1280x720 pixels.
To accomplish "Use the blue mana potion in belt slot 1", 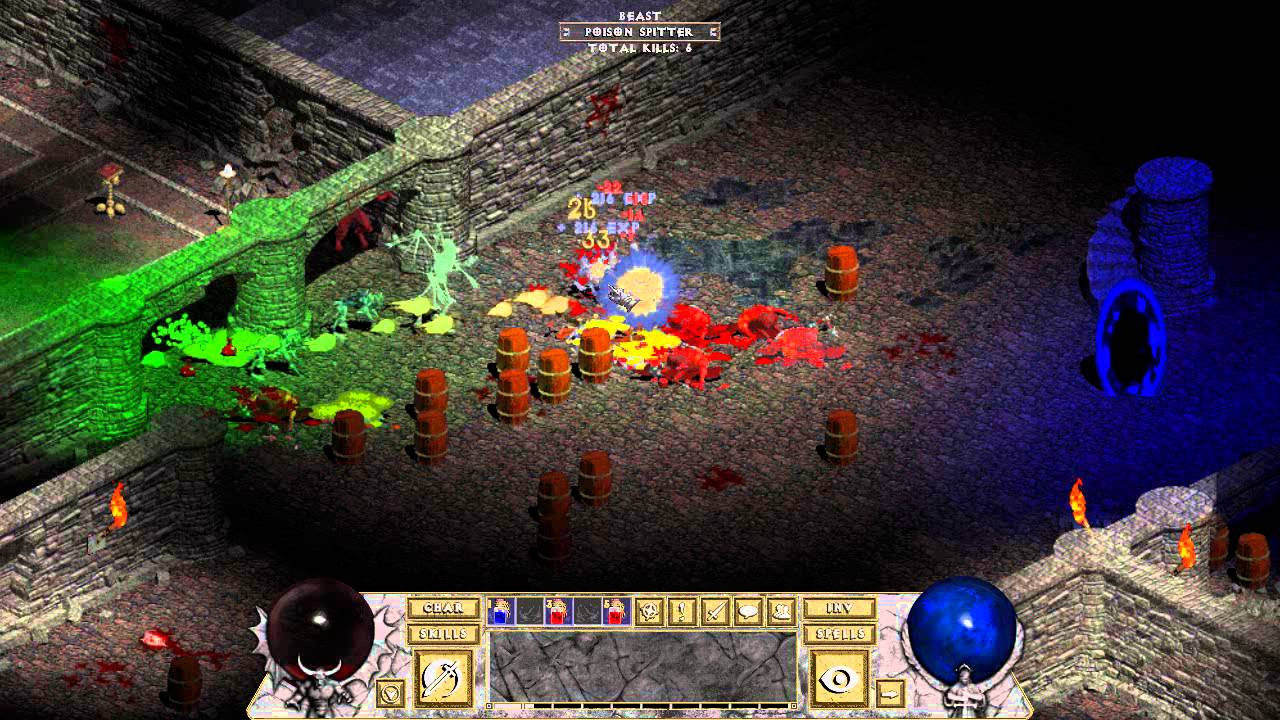I will [501, 611].
